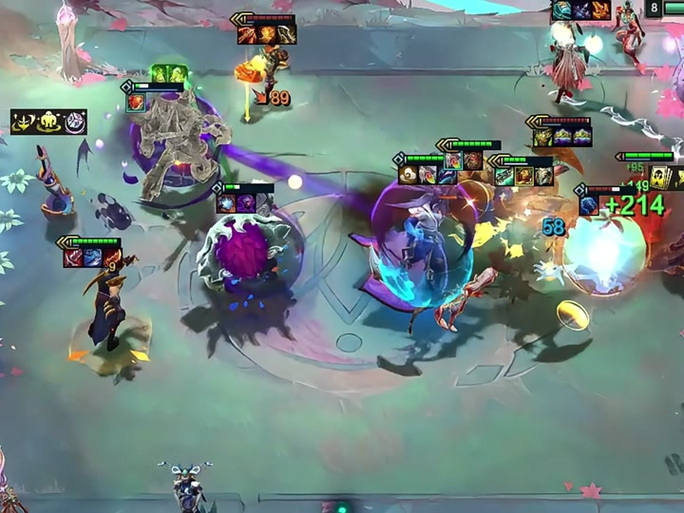The width and height of the screenshot is (684, 513).
Task: Click the red sword item on the robed champion
Action: coord(74,258)
